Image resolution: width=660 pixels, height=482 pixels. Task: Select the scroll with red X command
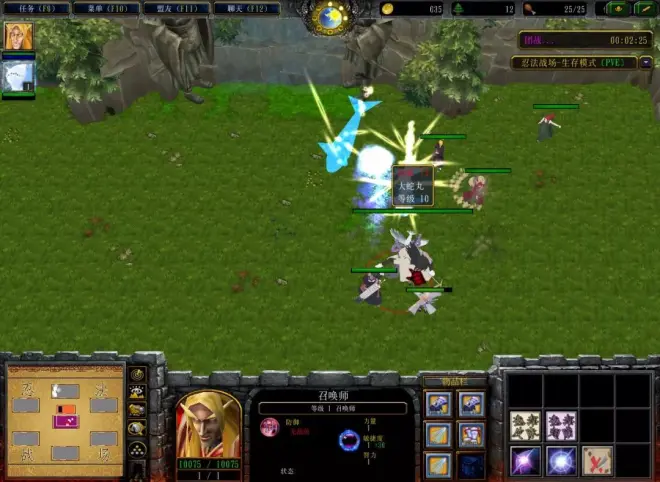[x=597, y=460]
